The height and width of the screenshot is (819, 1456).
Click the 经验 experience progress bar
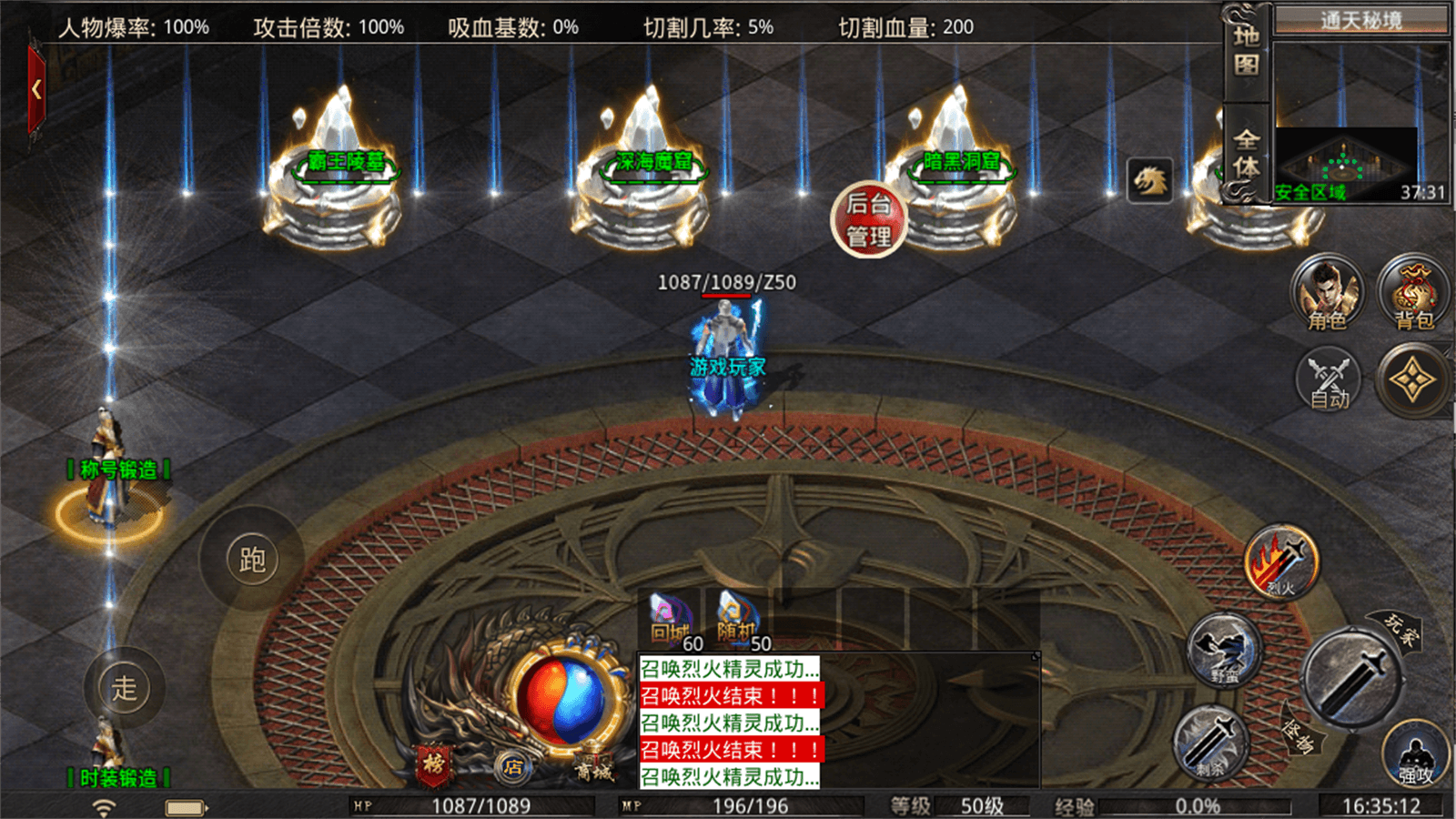point(1197,804)
